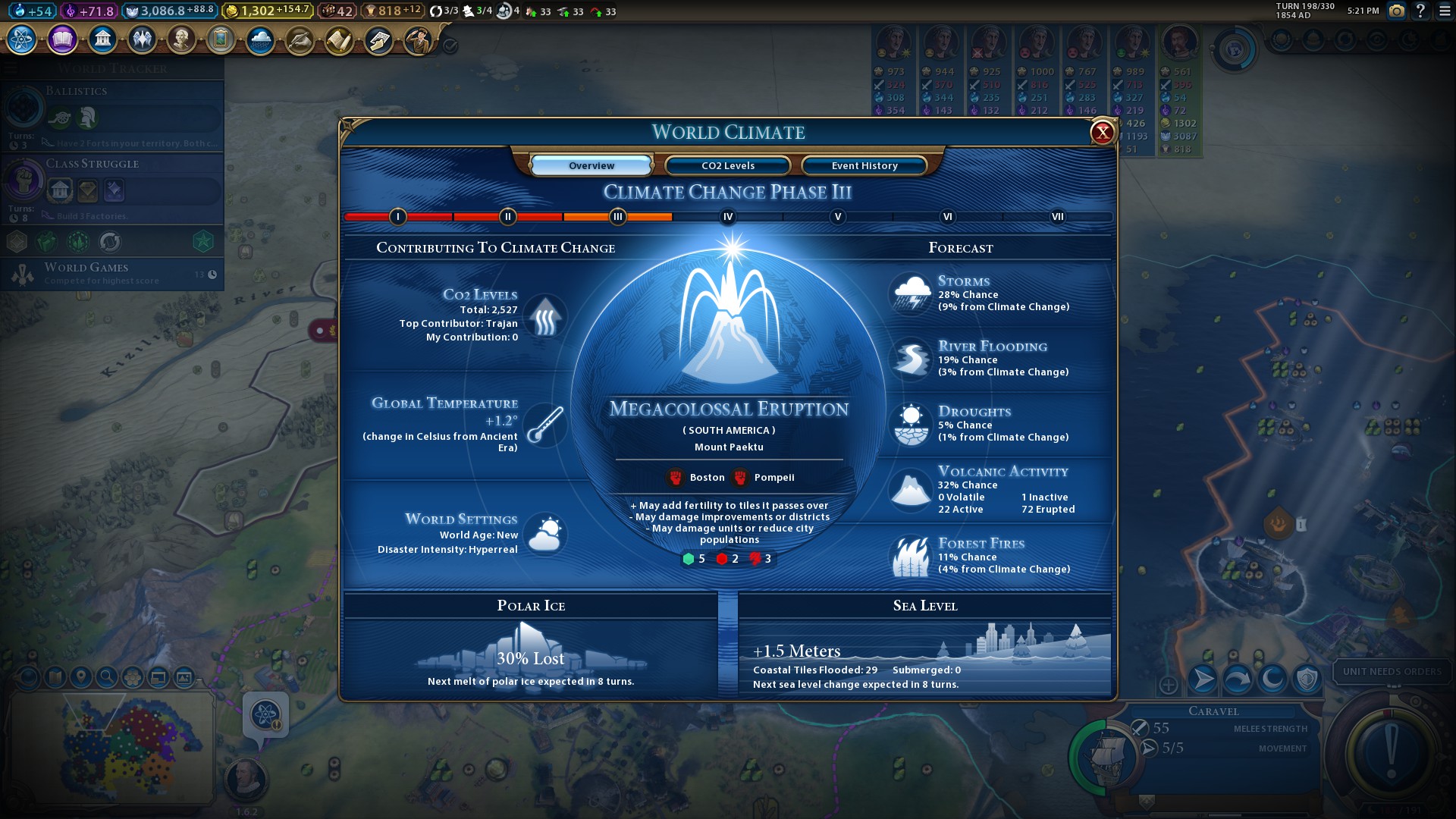Open the hamburger main menu
This screenshot has width=1456, height=819.
tap(1445, 11)
